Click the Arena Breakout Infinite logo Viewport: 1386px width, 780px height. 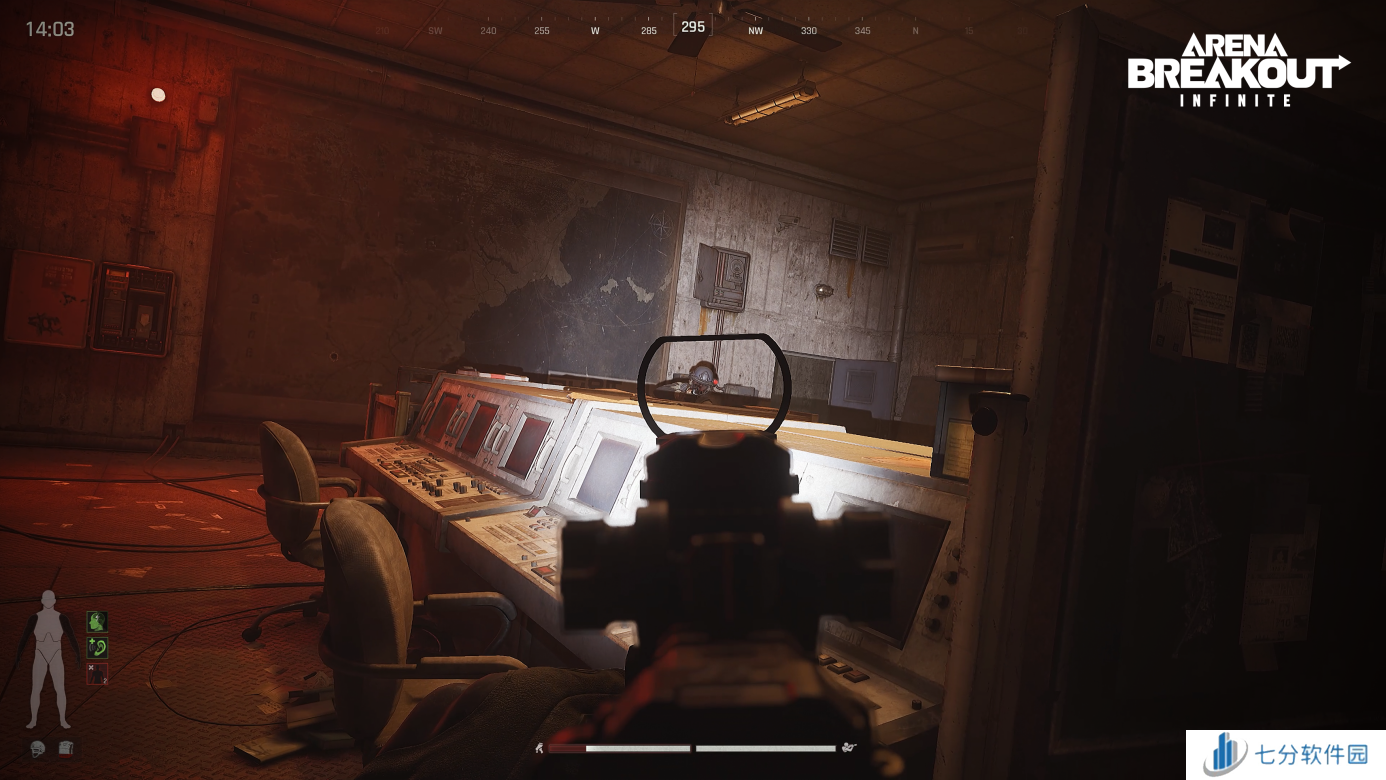(1237, 70)
